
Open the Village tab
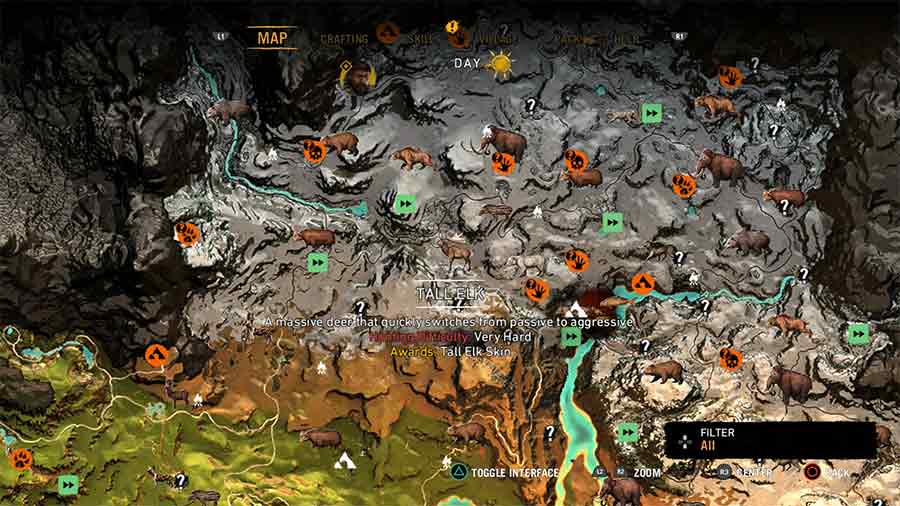click(496, 39)
